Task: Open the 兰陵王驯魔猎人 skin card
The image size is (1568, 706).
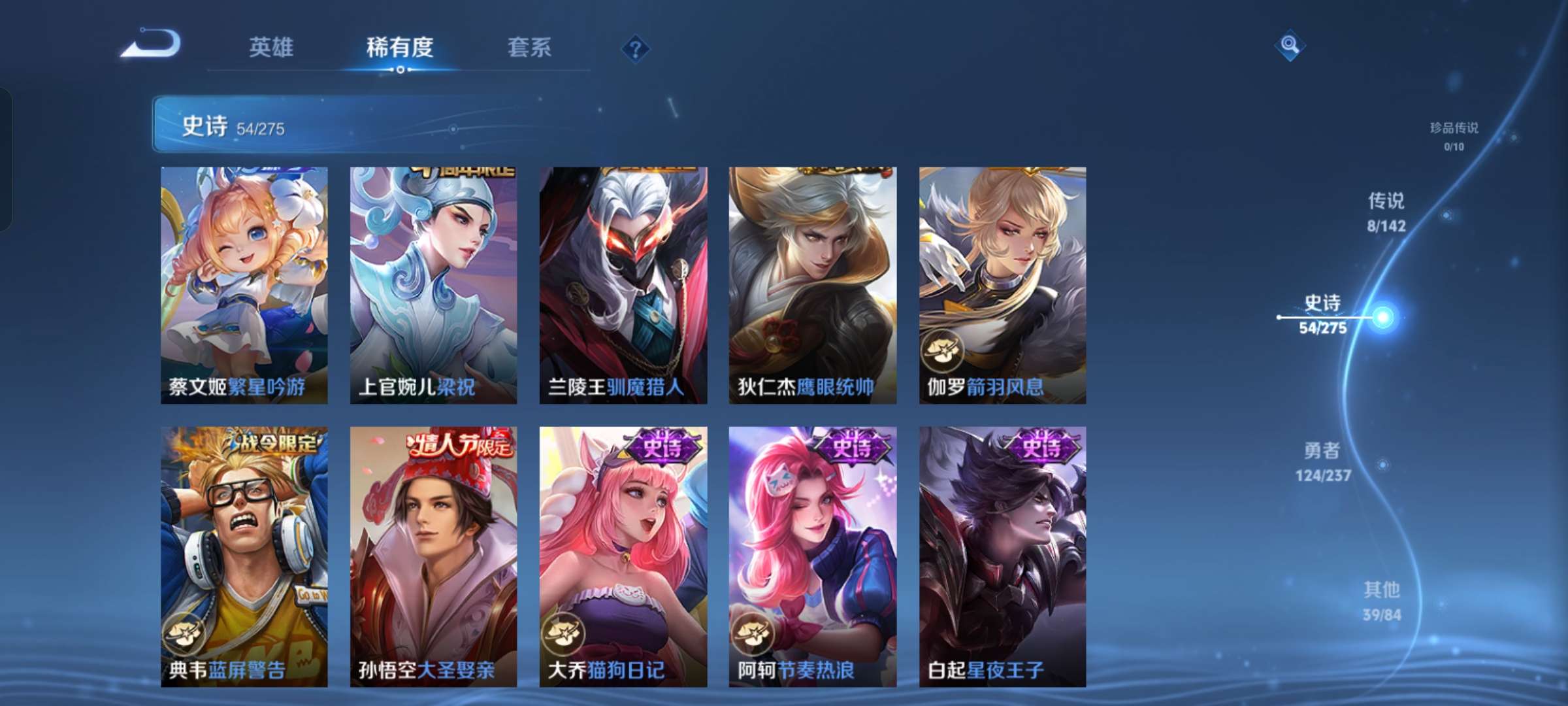Action: point(623,281)
